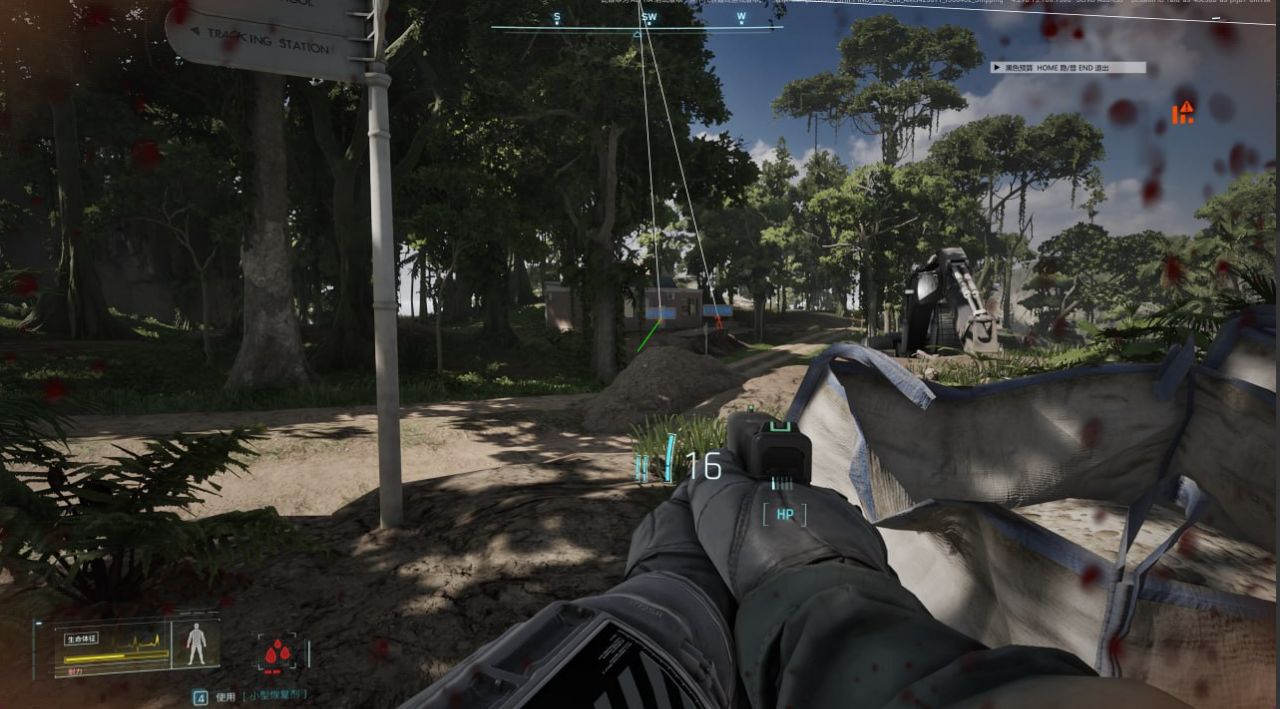The height and width of the screenshot is (709, 1280).
Task: Click the play arrow on the overlay bar
Action: click(997, 68)
